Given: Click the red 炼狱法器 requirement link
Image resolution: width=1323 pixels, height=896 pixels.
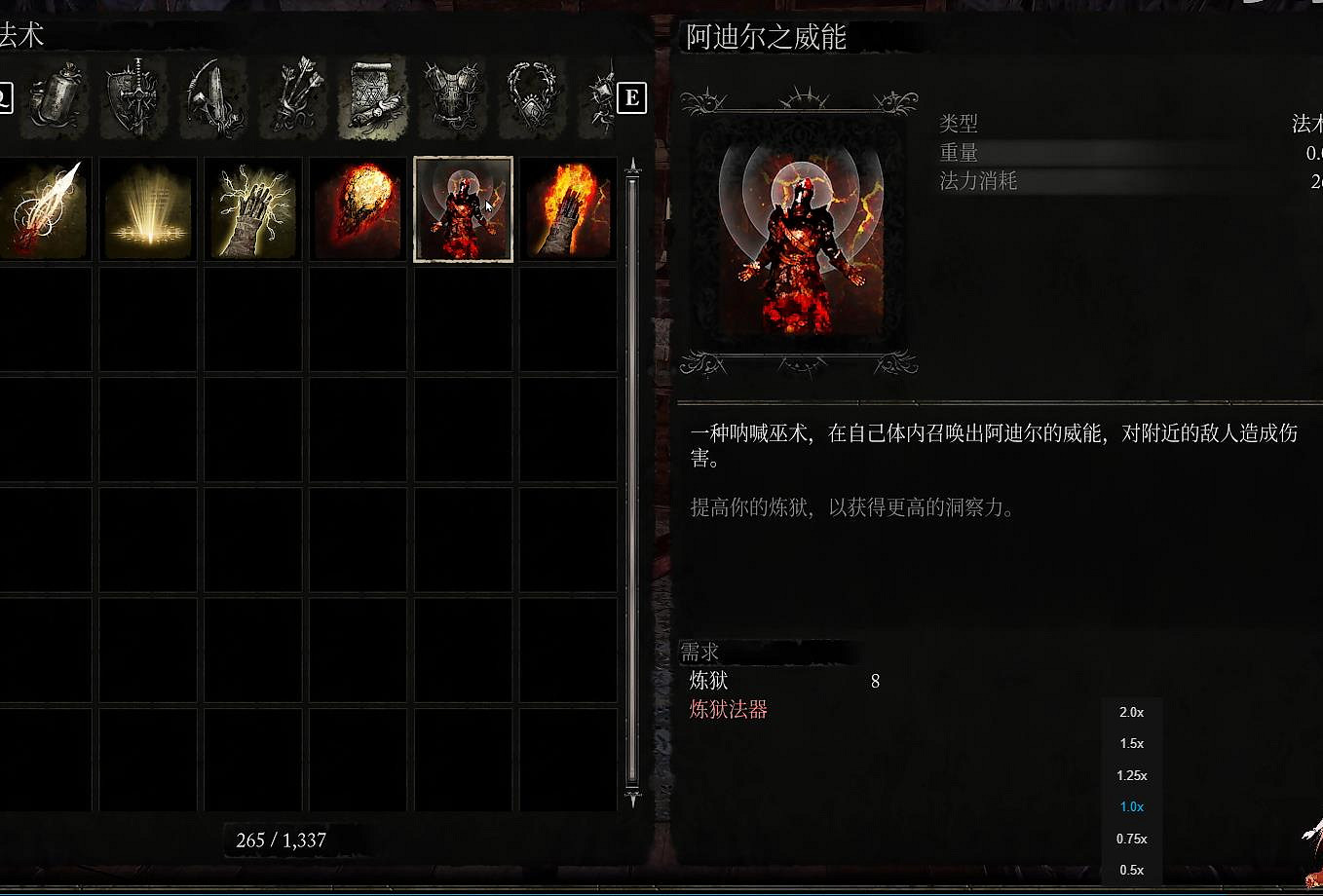Looking at the screenshot, I should pyautogui.click(x=727, y=712).
